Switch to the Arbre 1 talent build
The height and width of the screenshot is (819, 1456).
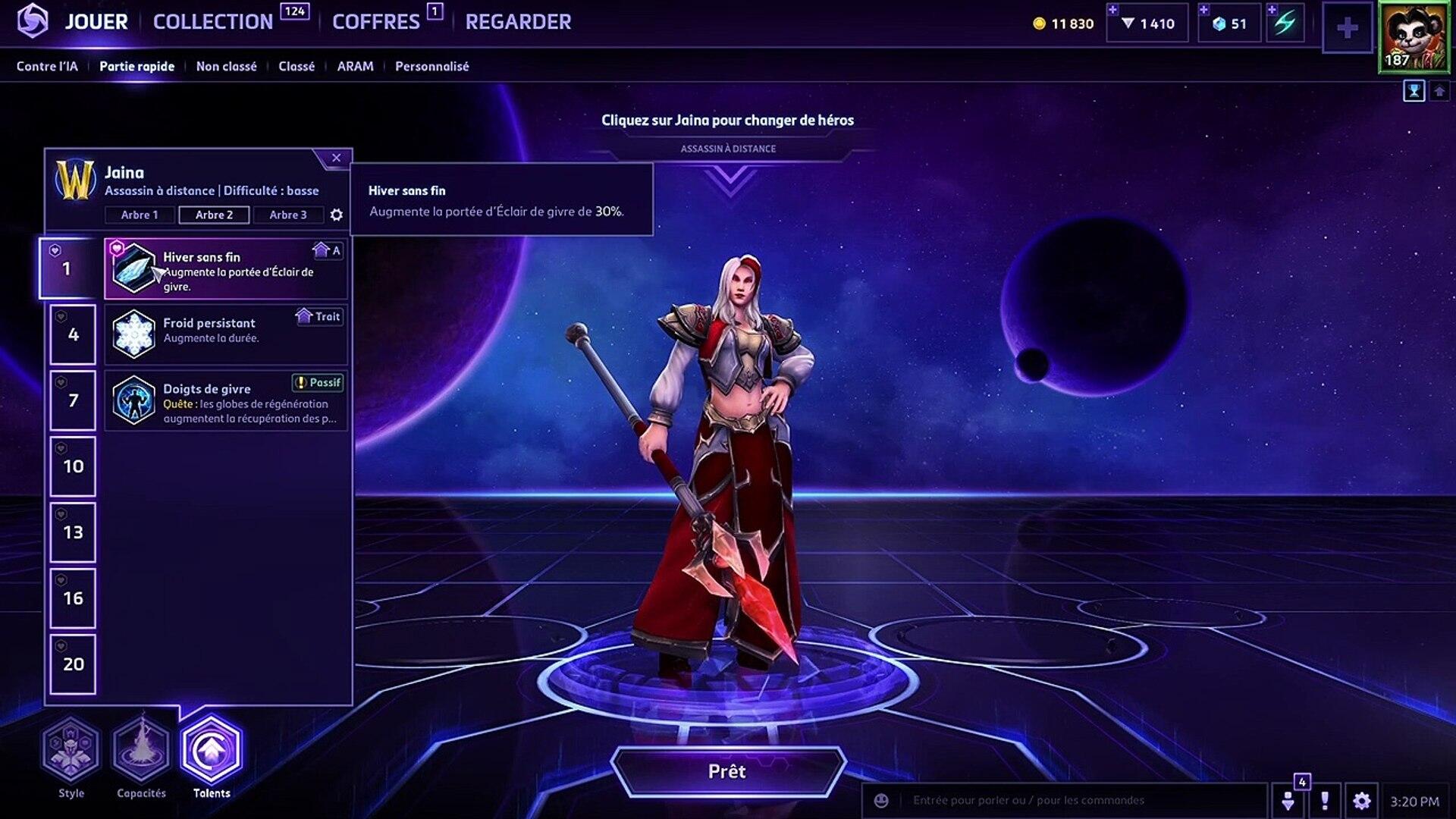(140, 215)
